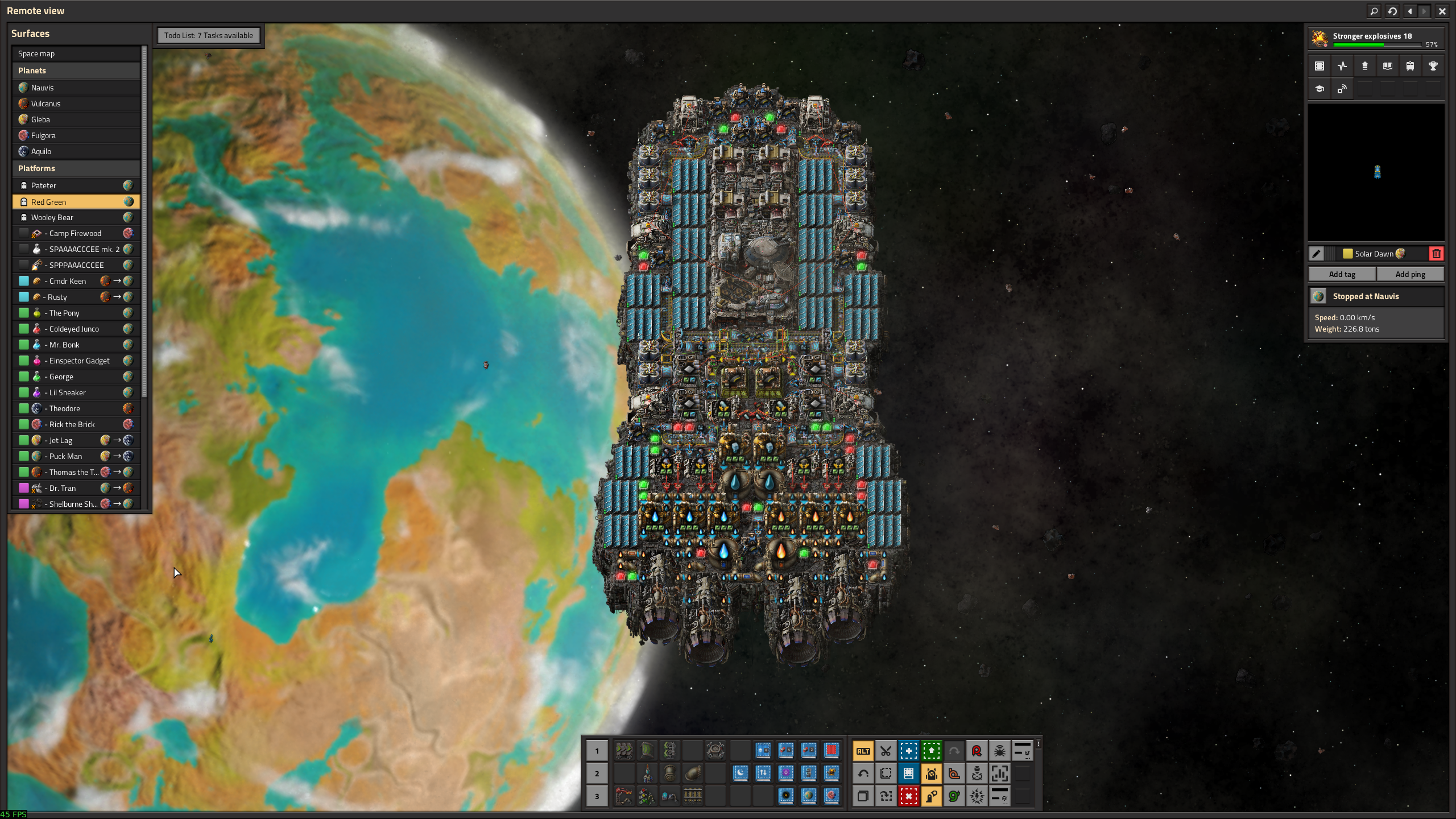This screenshot has width=1456, height=819.
Task: Toggle the ALT mode shortcut
Action: [x=863, y=751]
